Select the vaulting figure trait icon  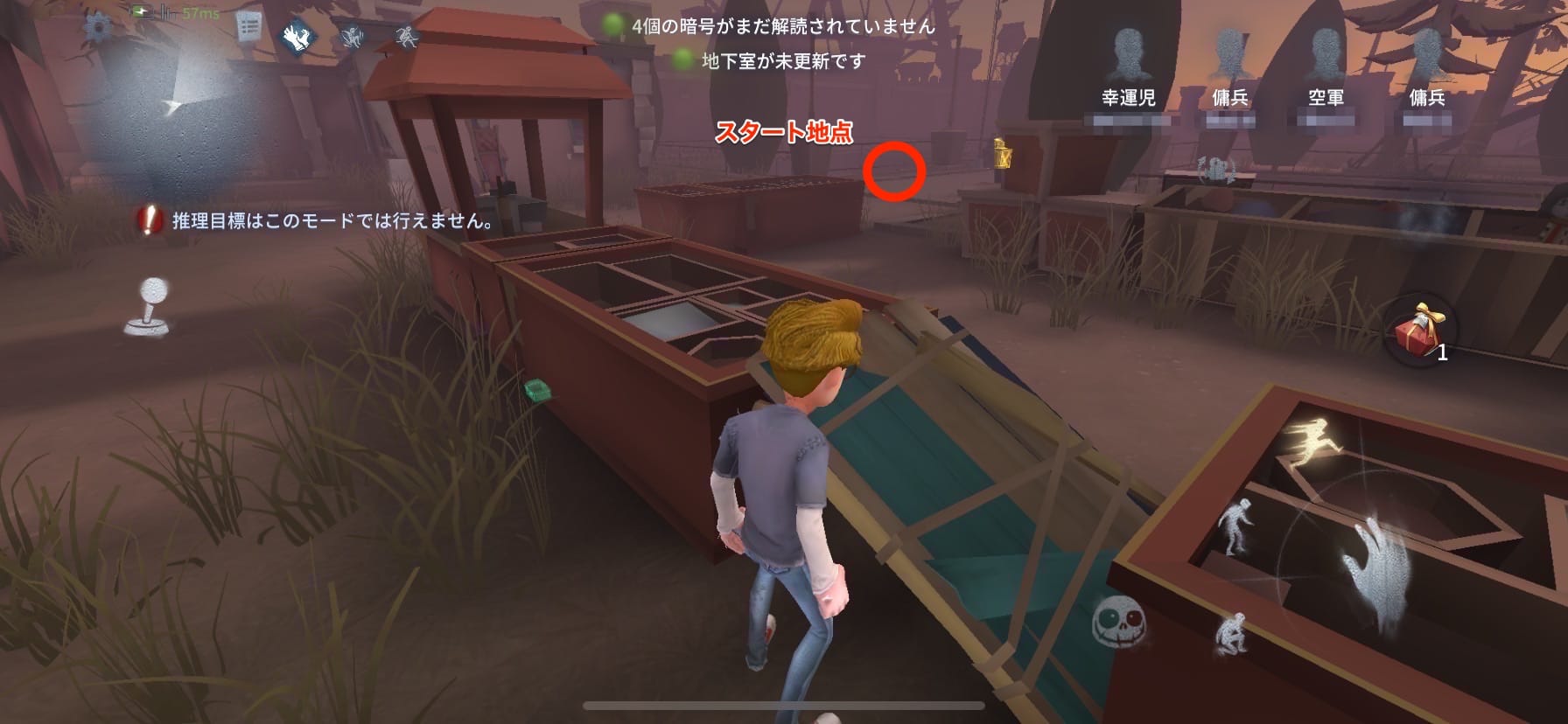354,37
